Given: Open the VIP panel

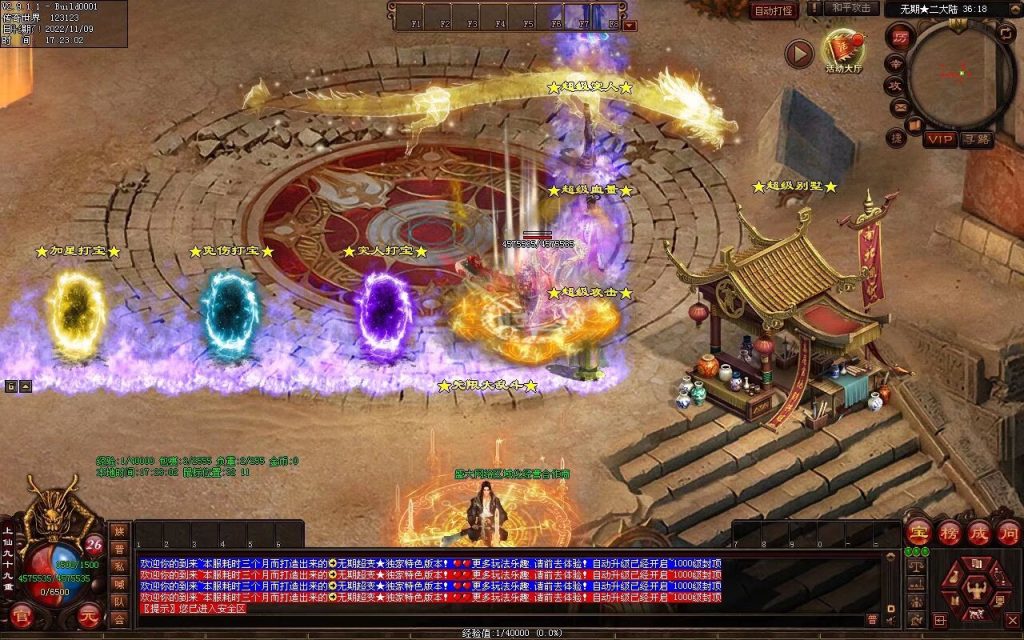Looking at the screenshot, I should [x=939, y=139].
